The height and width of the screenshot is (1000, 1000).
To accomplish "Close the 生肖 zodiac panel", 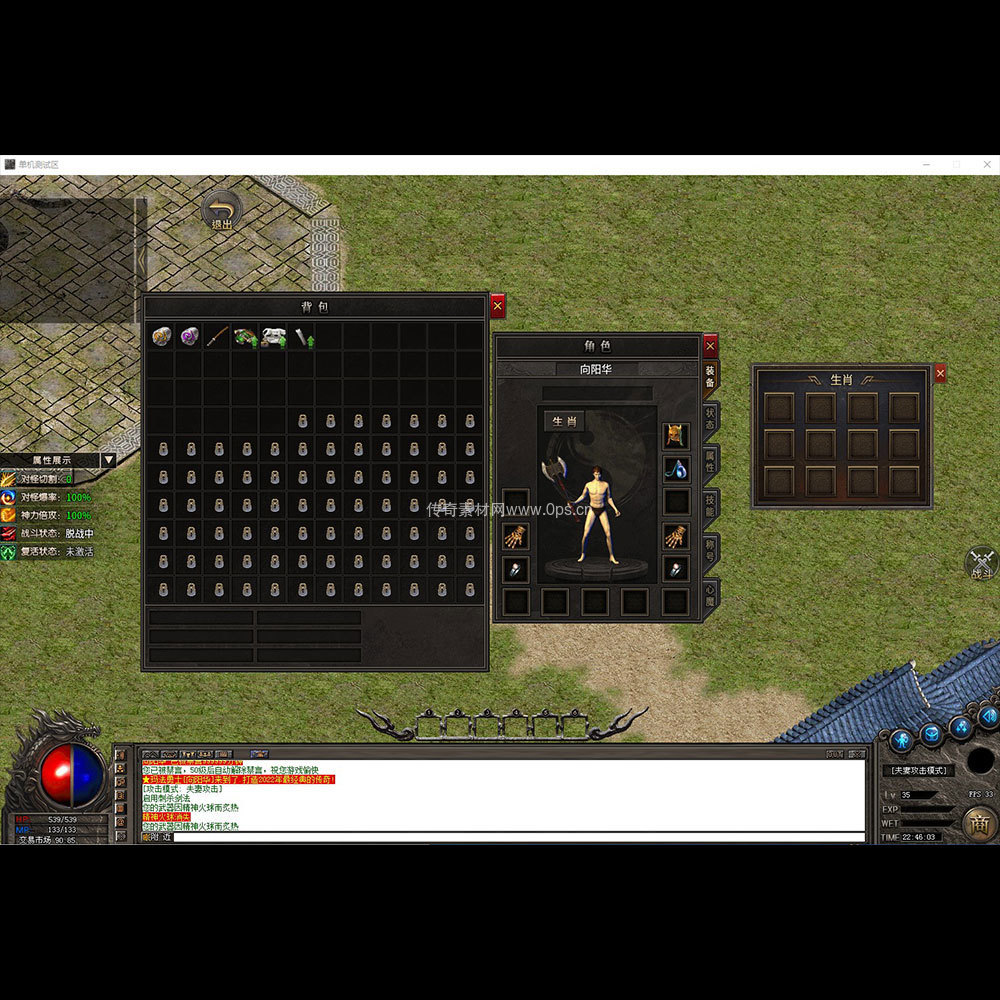I will click(939, 374).
